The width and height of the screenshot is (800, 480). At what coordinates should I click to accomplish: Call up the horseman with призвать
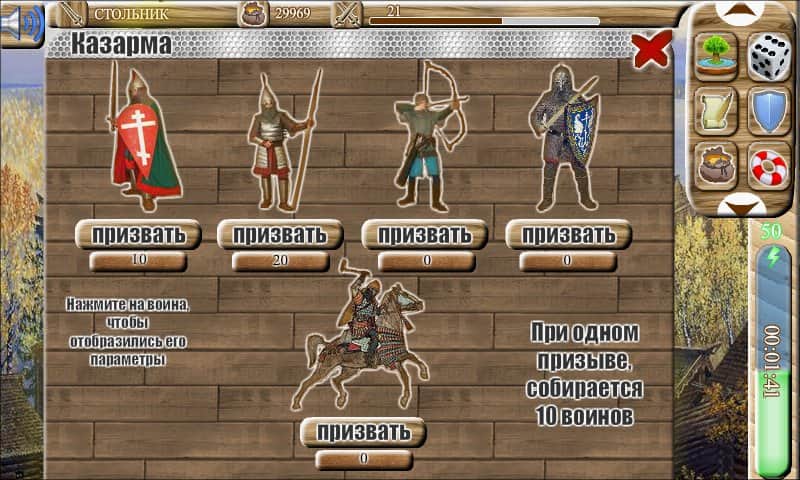pos(363,433)
